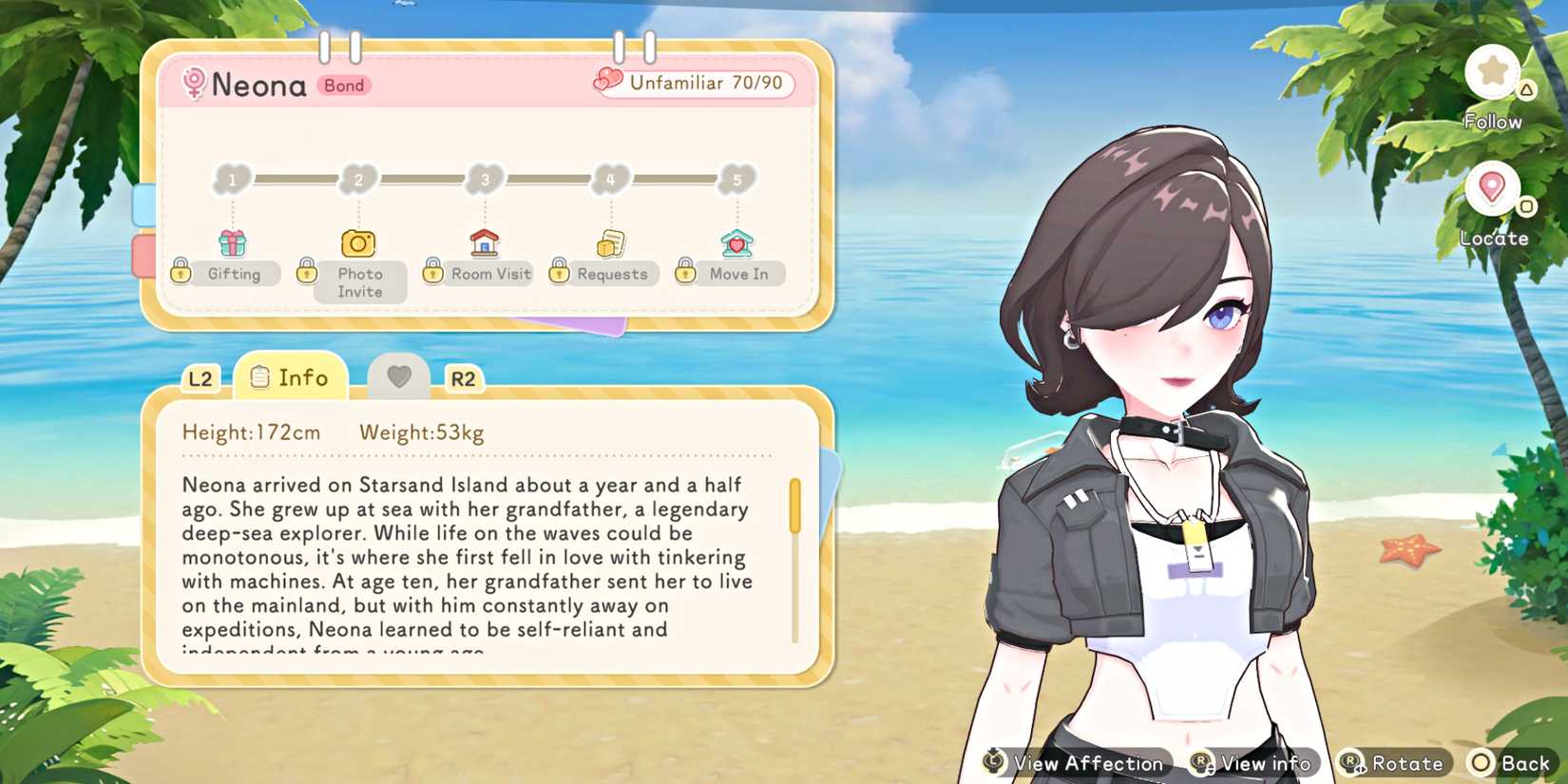The width and height of the screenshot is (1568, 784).
Task: Open milestone 1 node on the bond track
Action: click(x=232, y=179)
